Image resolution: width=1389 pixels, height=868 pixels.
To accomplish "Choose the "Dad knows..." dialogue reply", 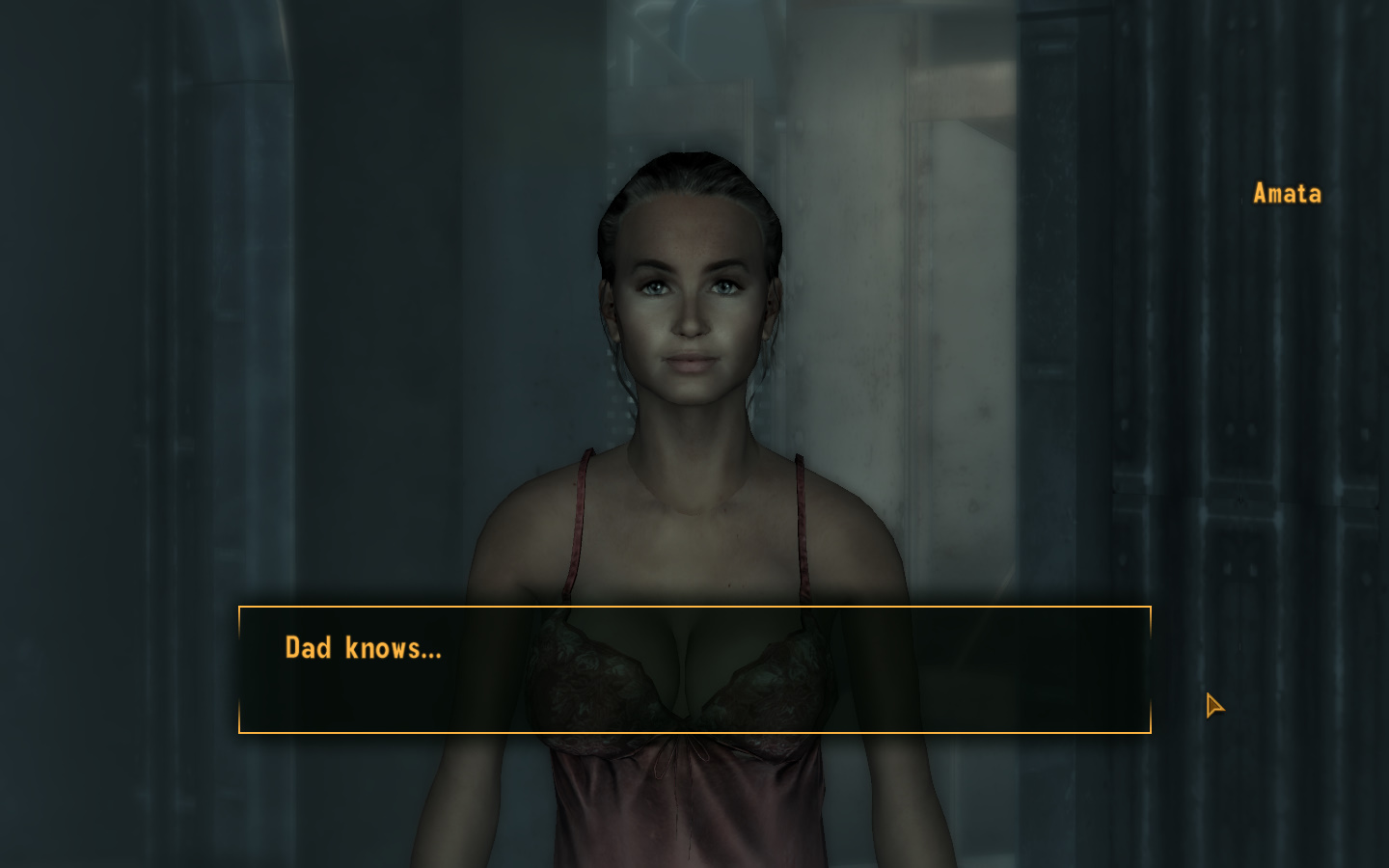I will 363,648.
